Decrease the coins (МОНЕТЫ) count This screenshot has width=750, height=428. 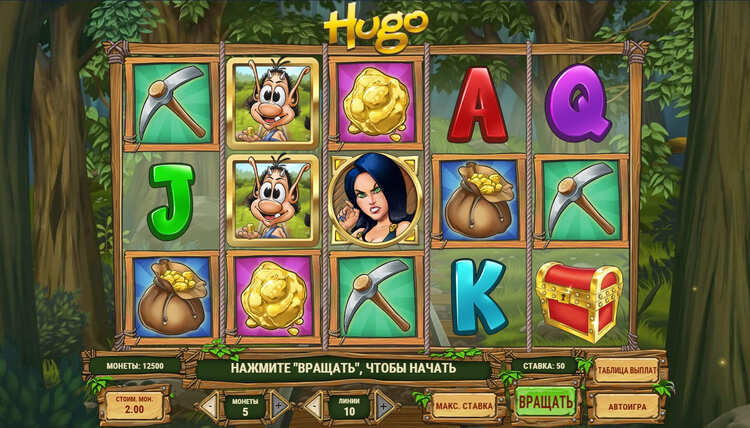[x=208, y=405]
